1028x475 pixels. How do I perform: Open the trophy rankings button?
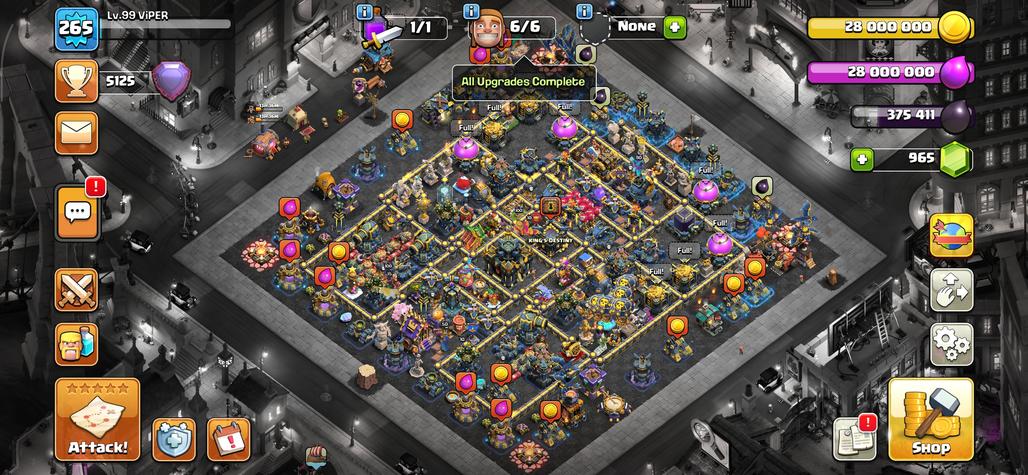76,80
